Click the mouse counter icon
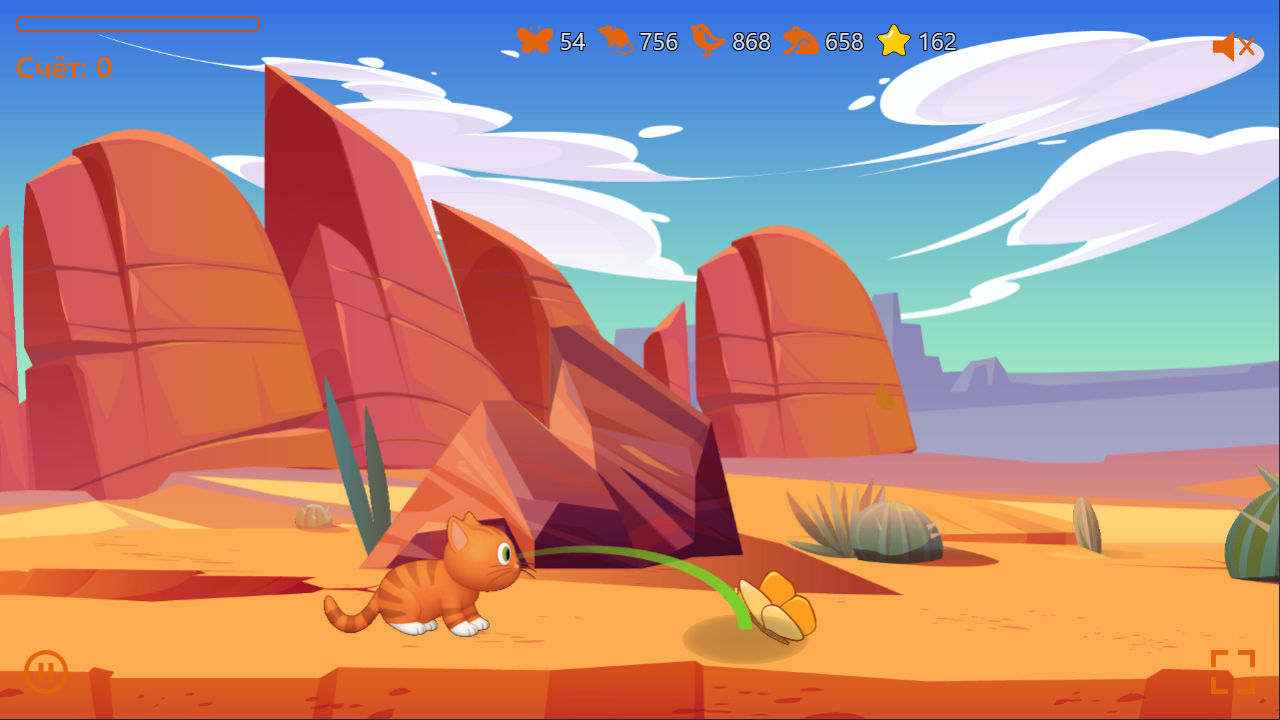This screenshot has width=1280, height=720. pos(619,42)
